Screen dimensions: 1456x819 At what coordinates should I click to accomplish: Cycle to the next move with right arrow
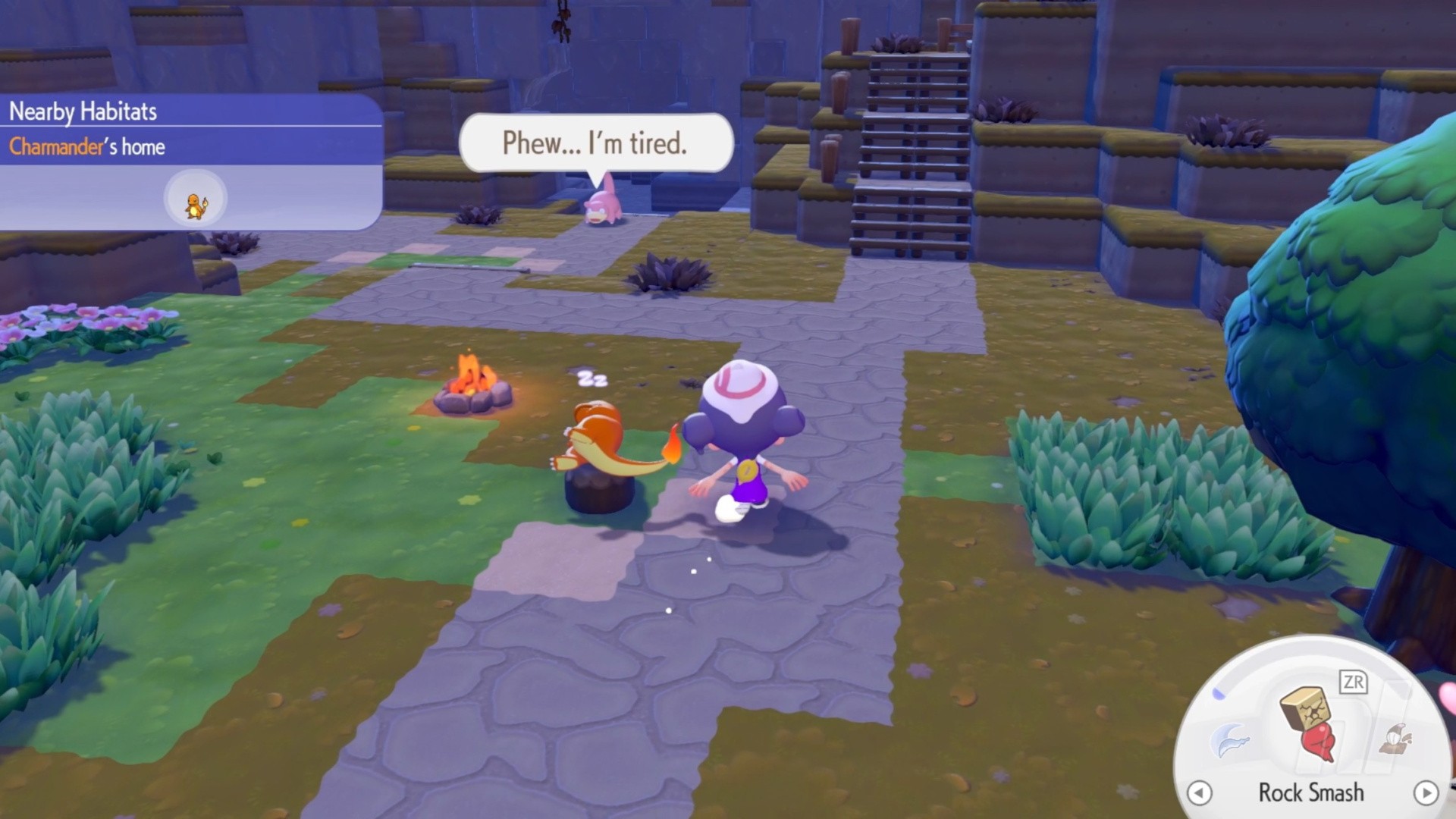pyautogui.click(x=1425, y=793)
